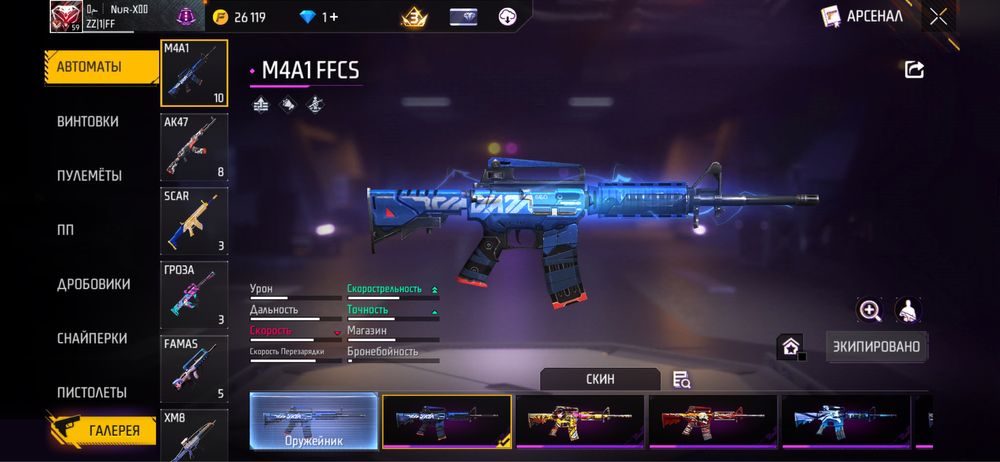Choose the ПП weapon category
Image resolution: width=1000 pixels, height=462 pixels.
coord(66,229)
